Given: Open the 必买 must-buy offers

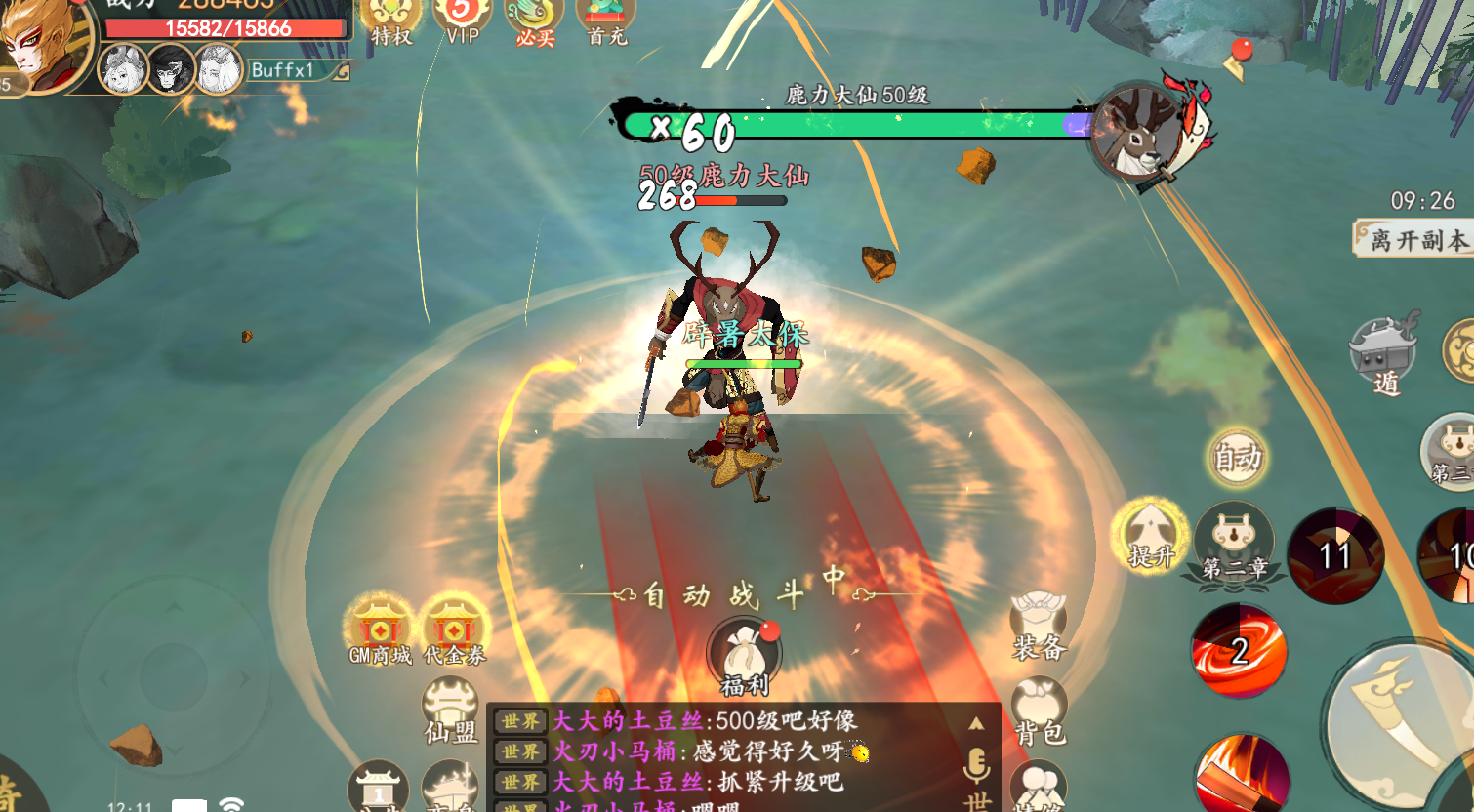Looking at the screenshot, I should pyautogui.click(x=534, y=20).
